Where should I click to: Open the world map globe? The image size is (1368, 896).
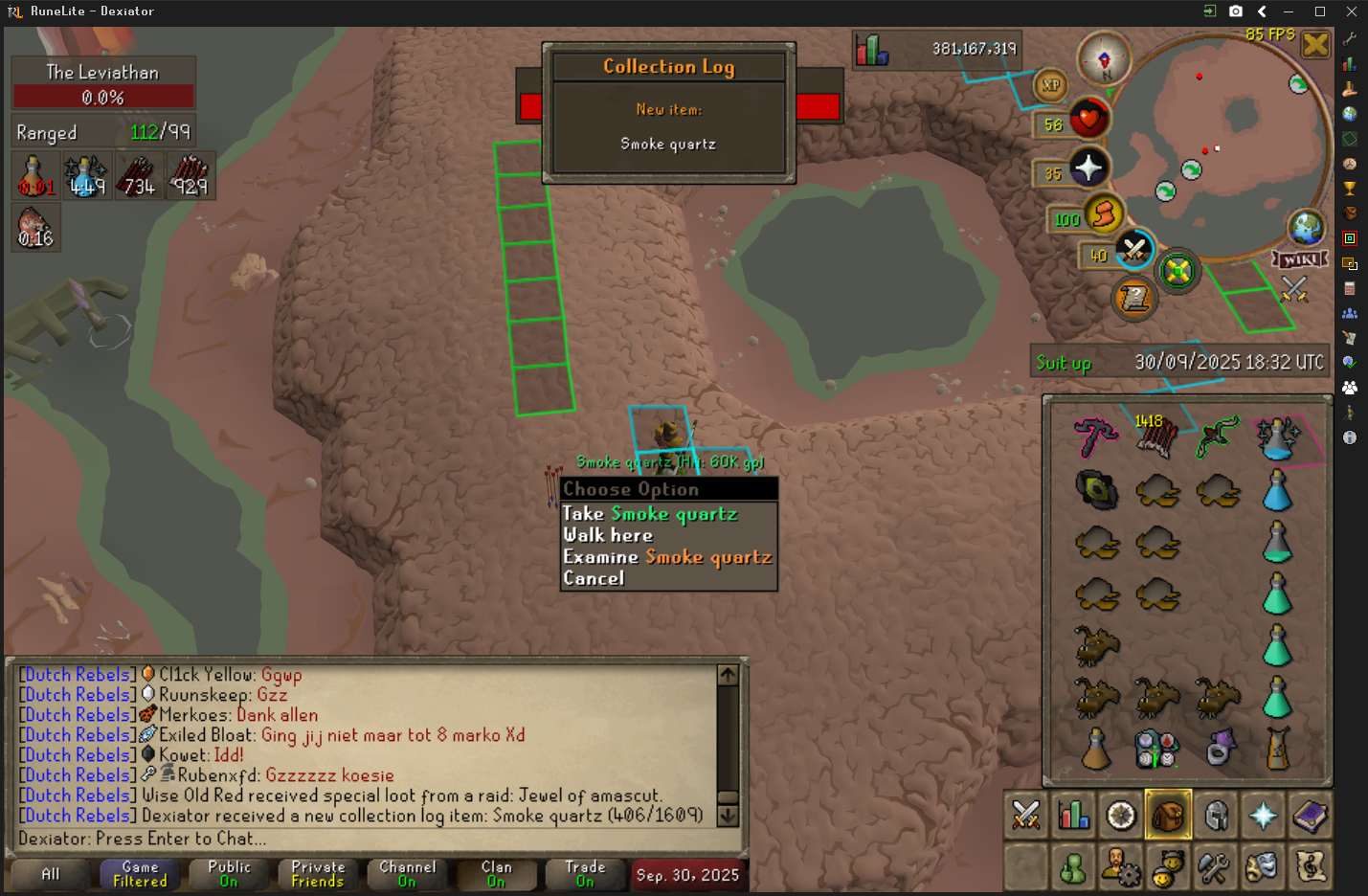tap(1306, 228)
